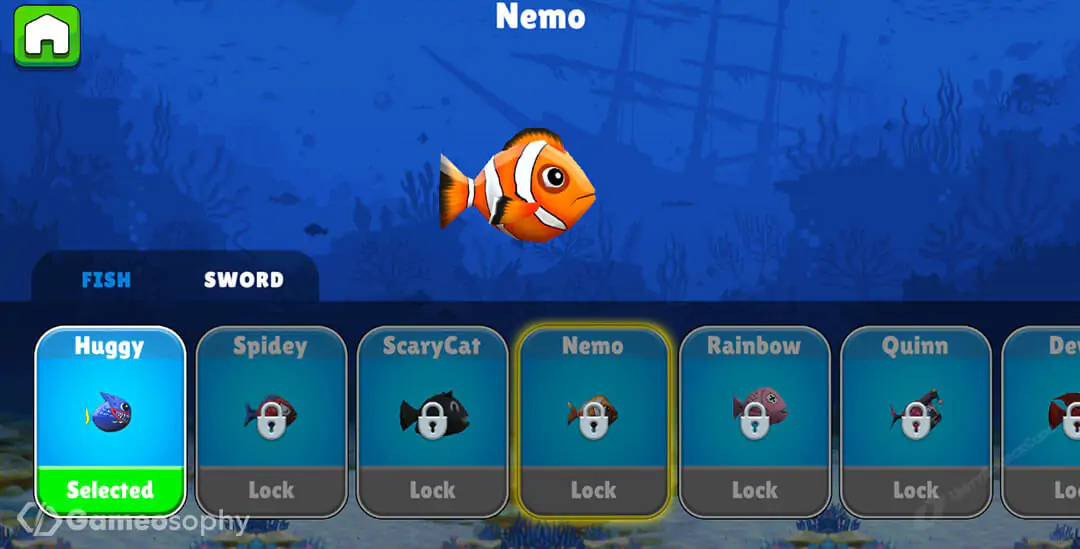The width and height of the screenshot is (1080, 549).
Task: Choose the locked Spidey fish card
Action: (271, 422)
